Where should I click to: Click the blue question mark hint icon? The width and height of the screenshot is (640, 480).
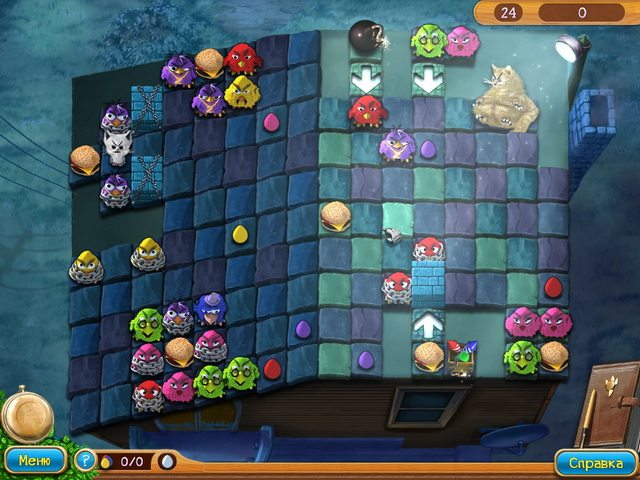pyautogui.click(x=87, y=462)
